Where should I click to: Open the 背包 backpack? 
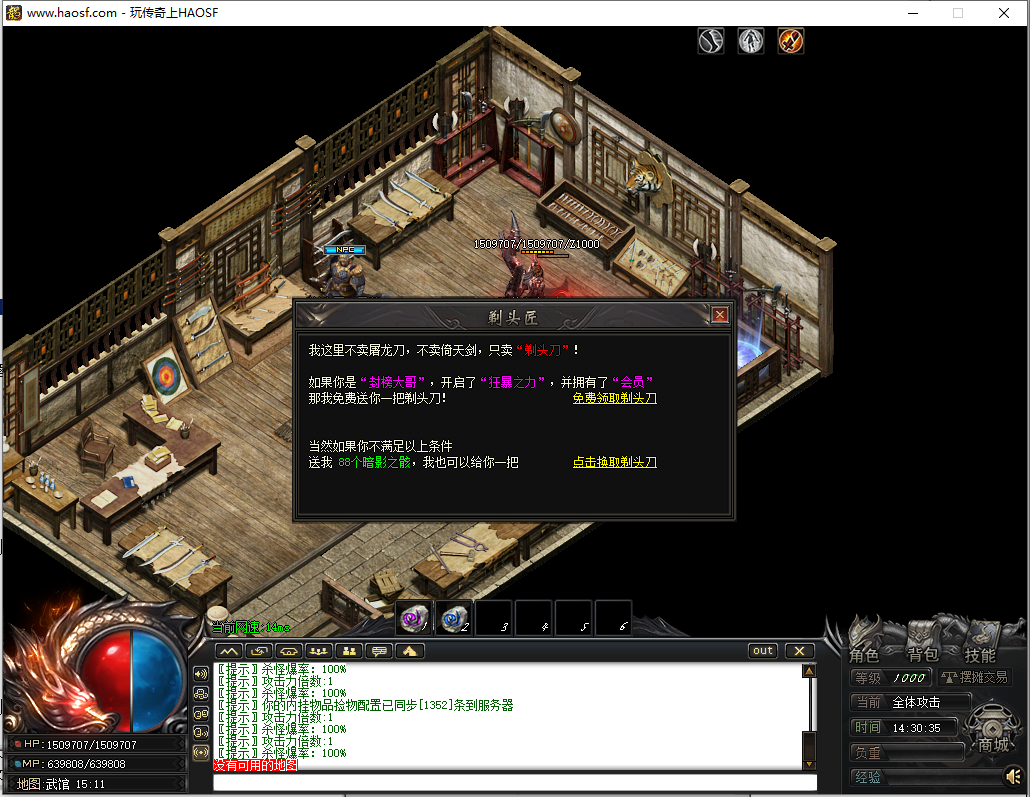click(922, 655)
